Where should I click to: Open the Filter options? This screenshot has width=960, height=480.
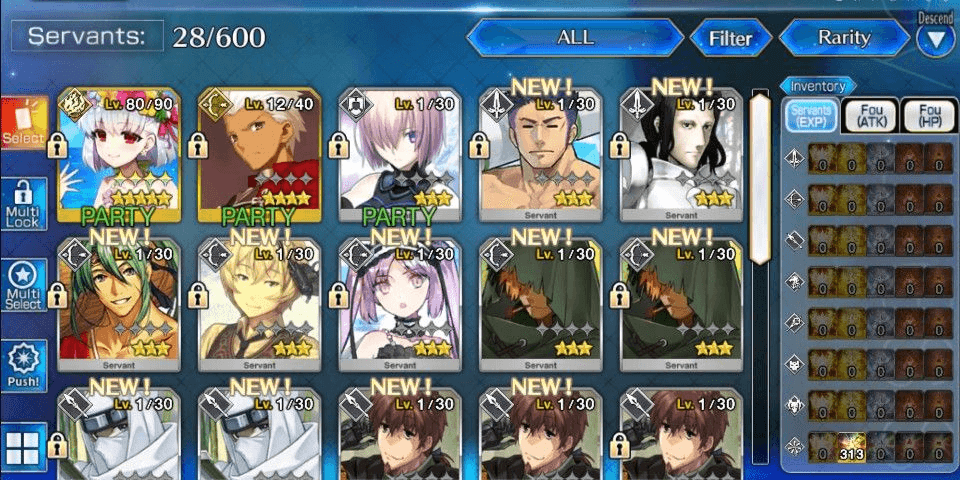point(730,40)
